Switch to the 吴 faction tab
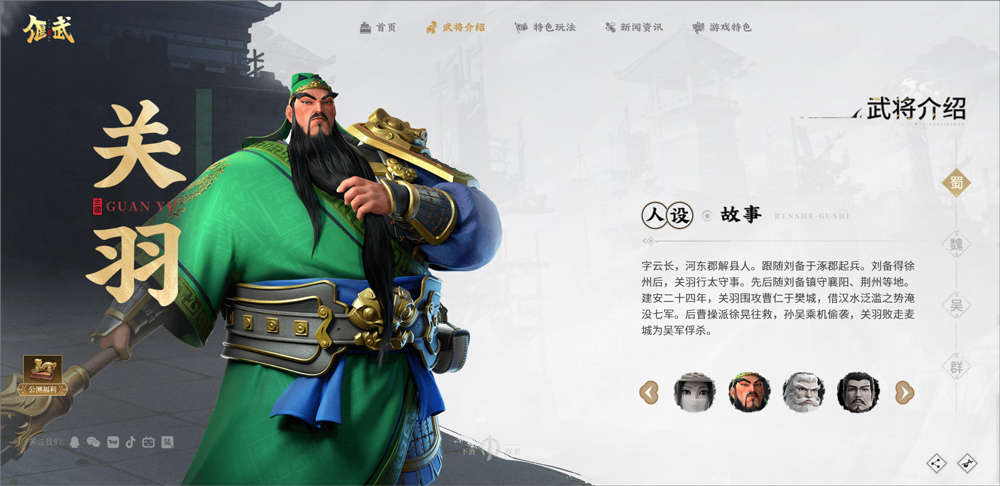1000x486 pixels. click(957, 306)
